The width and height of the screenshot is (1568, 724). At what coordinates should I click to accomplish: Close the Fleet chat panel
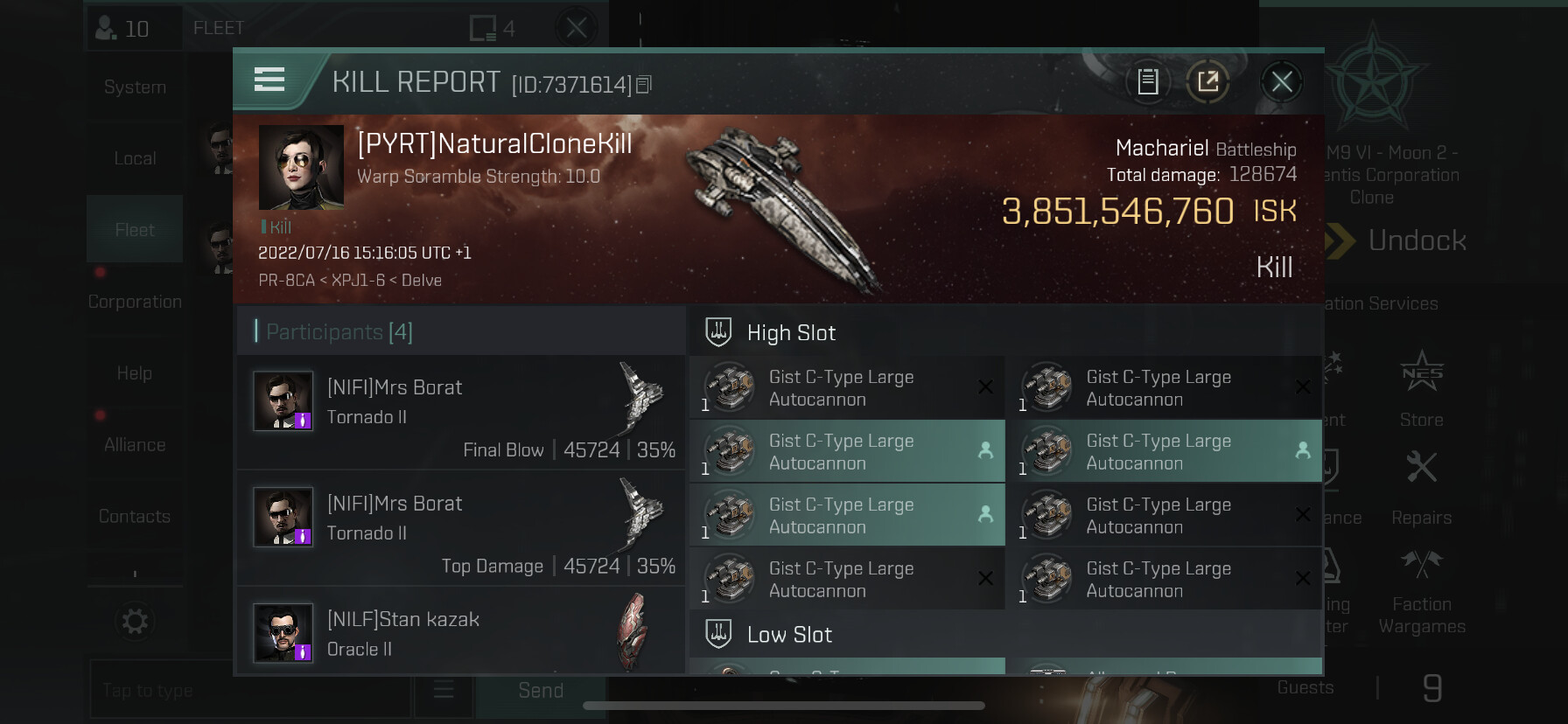point(577,29)
